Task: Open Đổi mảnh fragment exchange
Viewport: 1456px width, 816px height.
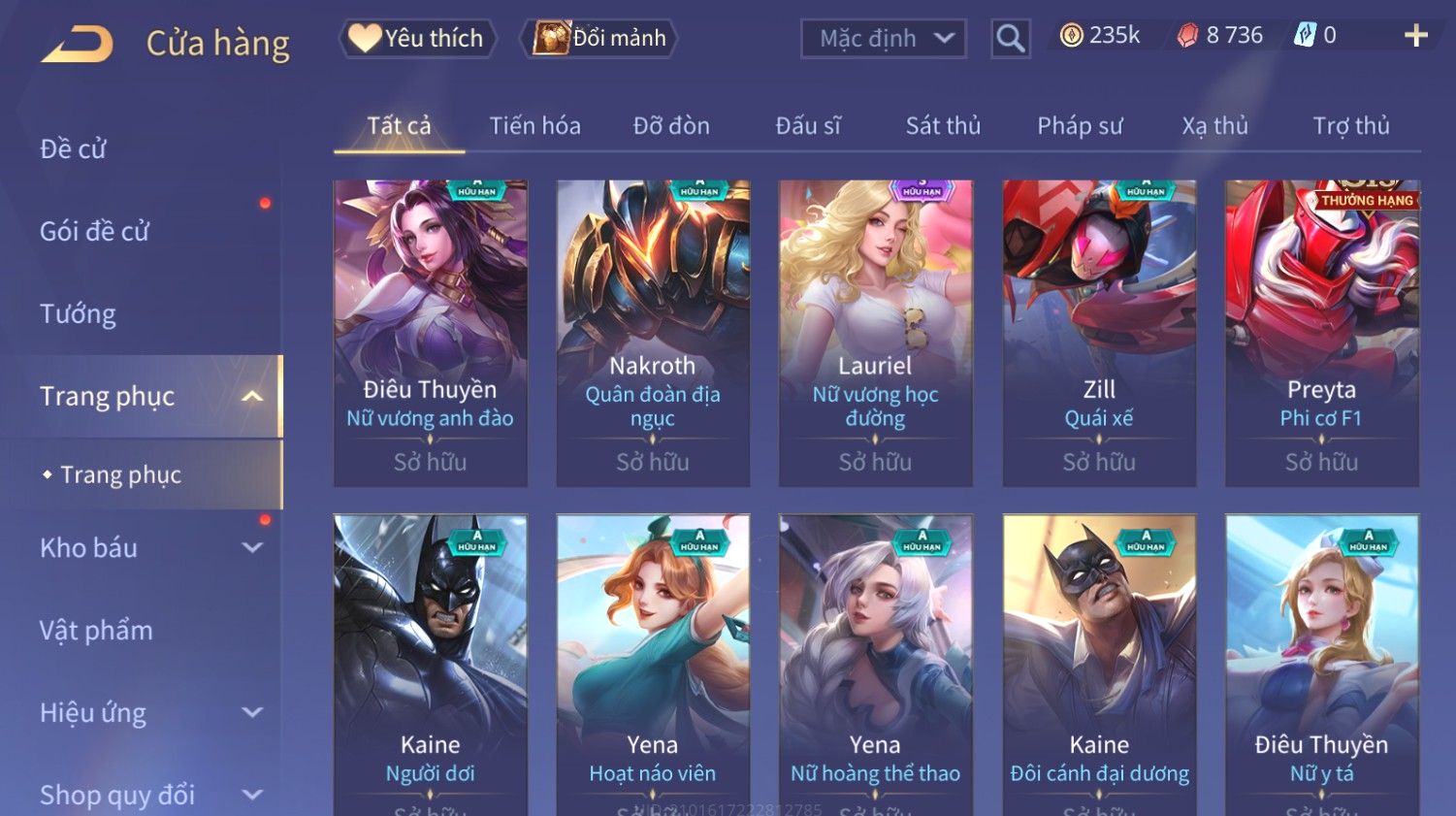Action: (x=600, y=39)
